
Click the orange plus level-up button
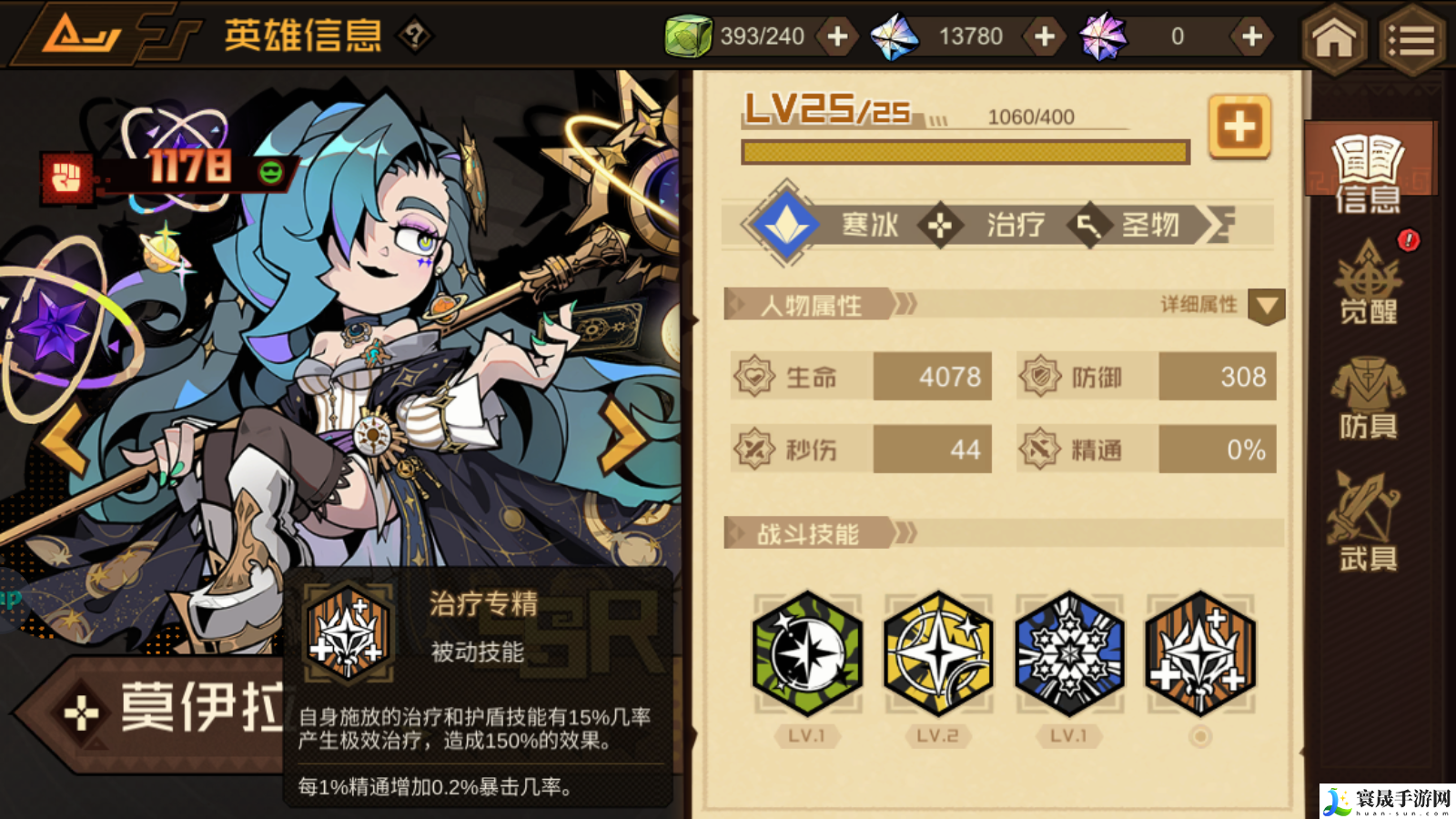pyautogui.click(x=1239, y=127)
